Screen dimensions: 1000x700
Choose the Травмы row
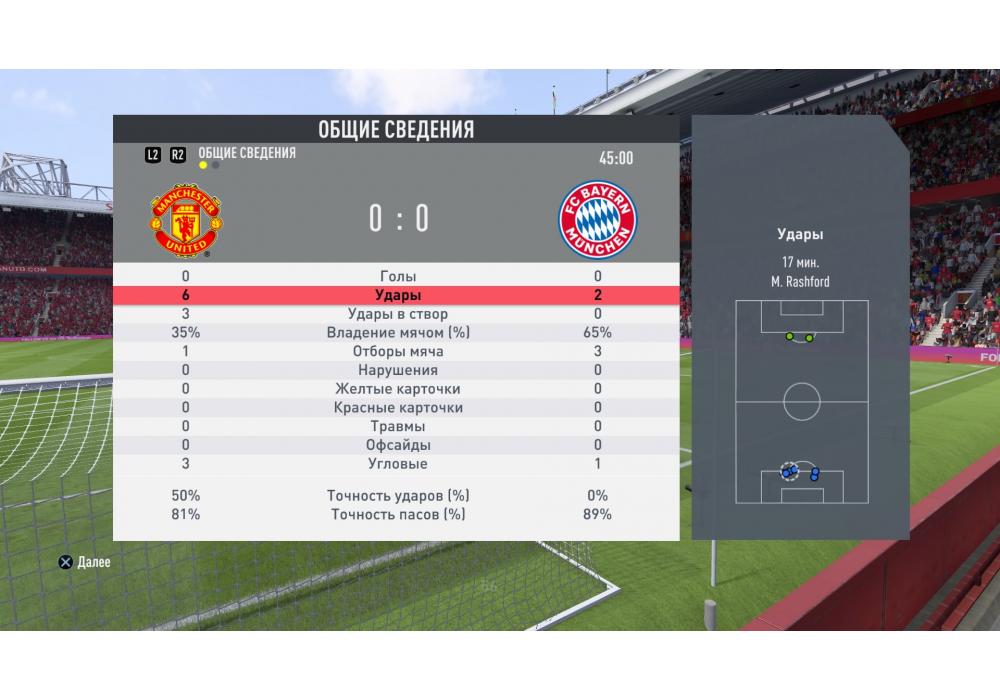398,426
